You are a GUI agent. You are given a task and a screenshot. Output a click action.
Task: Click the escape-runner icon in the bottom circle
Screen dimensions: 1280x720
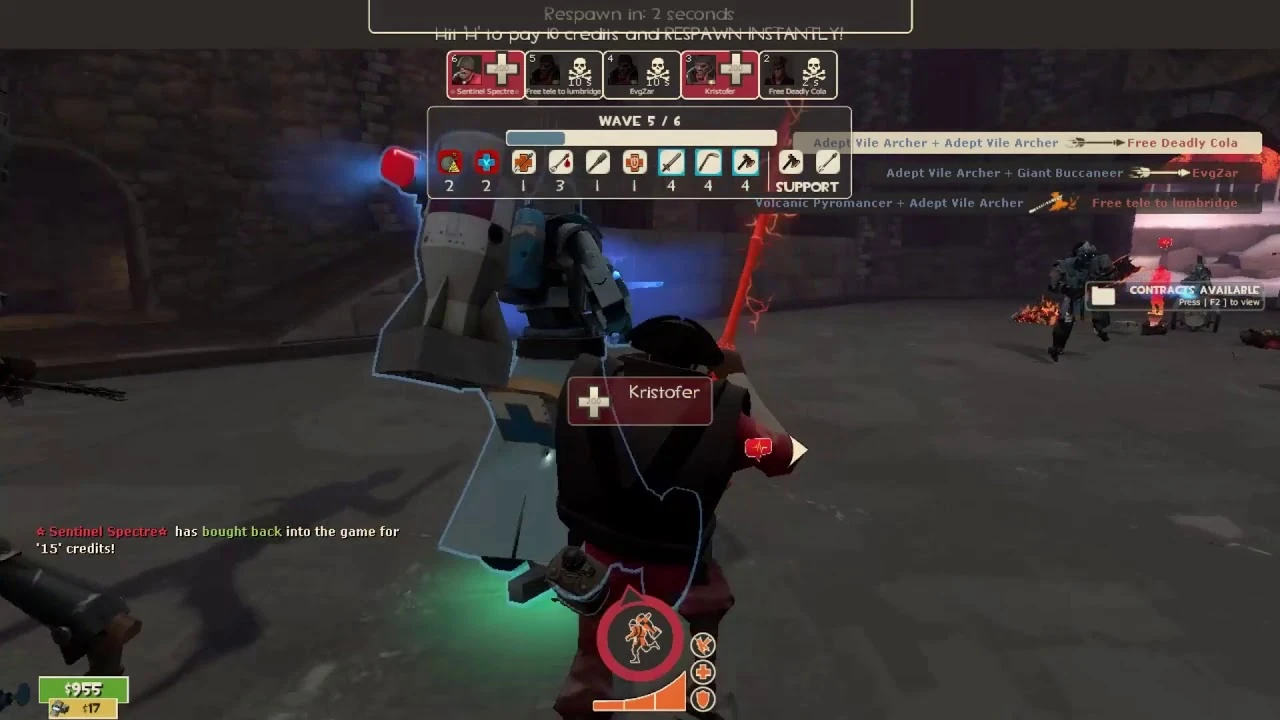641,638
